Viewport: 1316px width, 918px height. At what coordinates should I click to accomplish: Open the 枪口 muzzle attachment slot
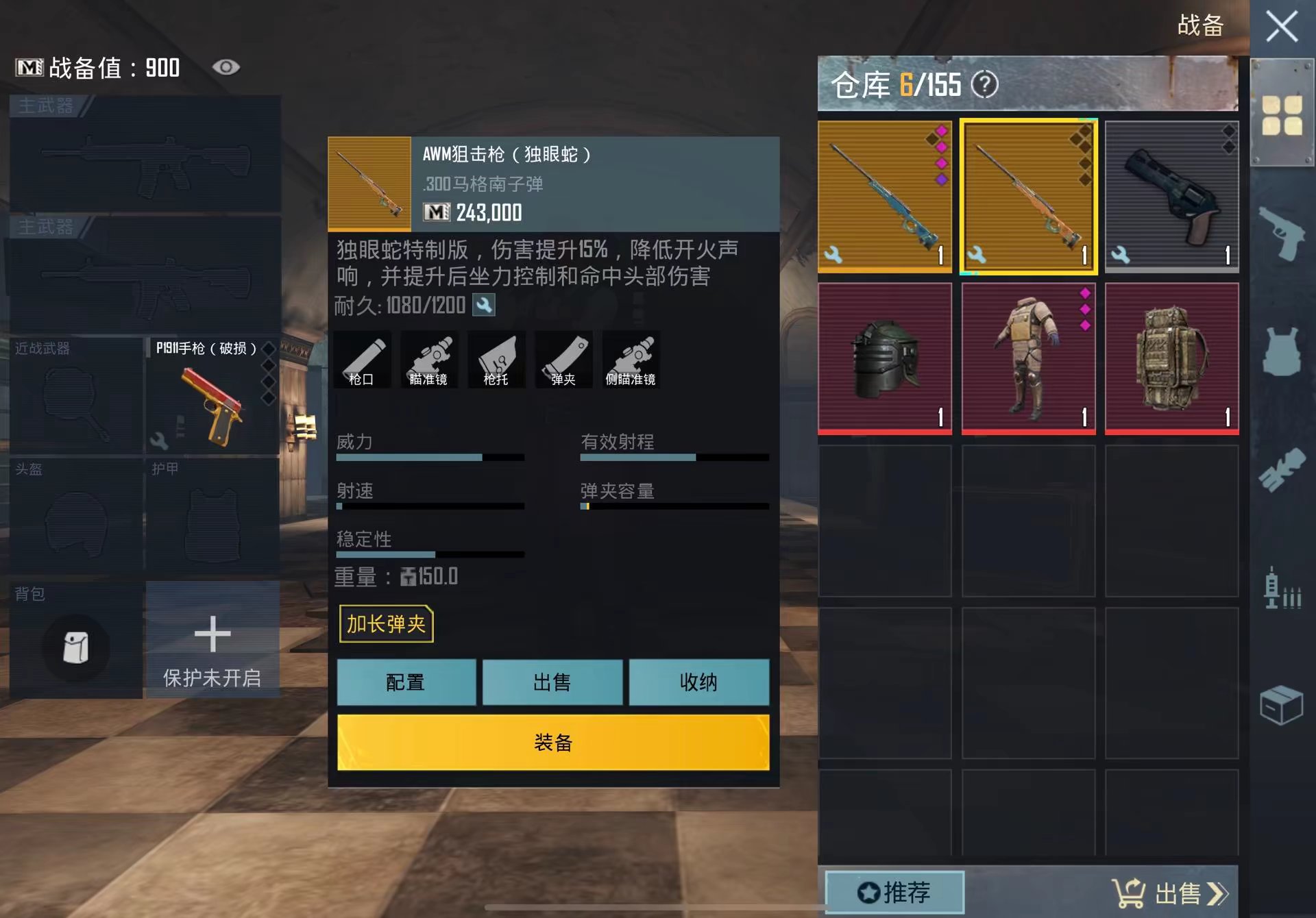coord(362,360)
